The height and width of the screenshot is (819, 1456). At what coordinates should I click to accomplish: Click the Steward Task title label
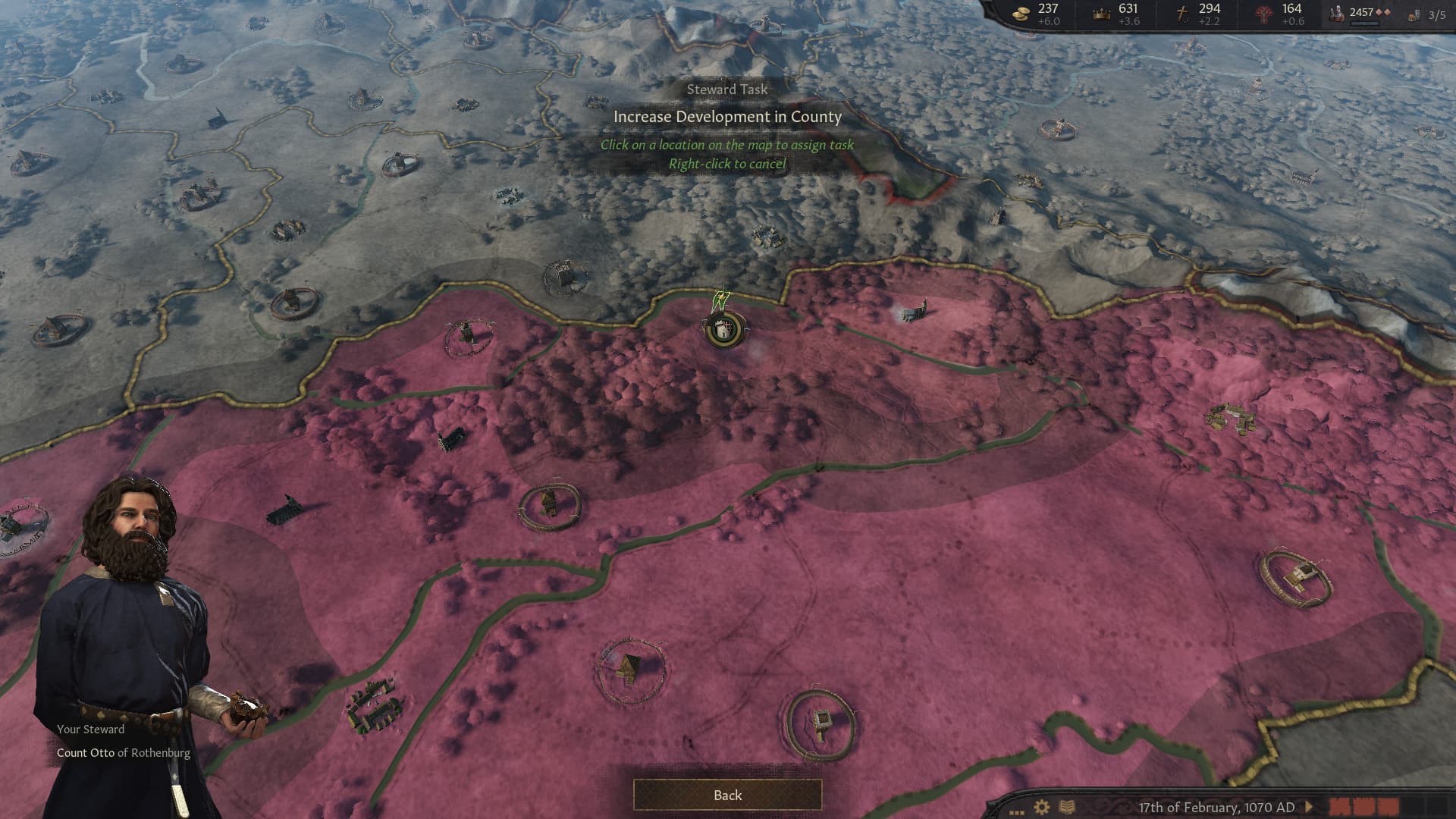point(727,89)
